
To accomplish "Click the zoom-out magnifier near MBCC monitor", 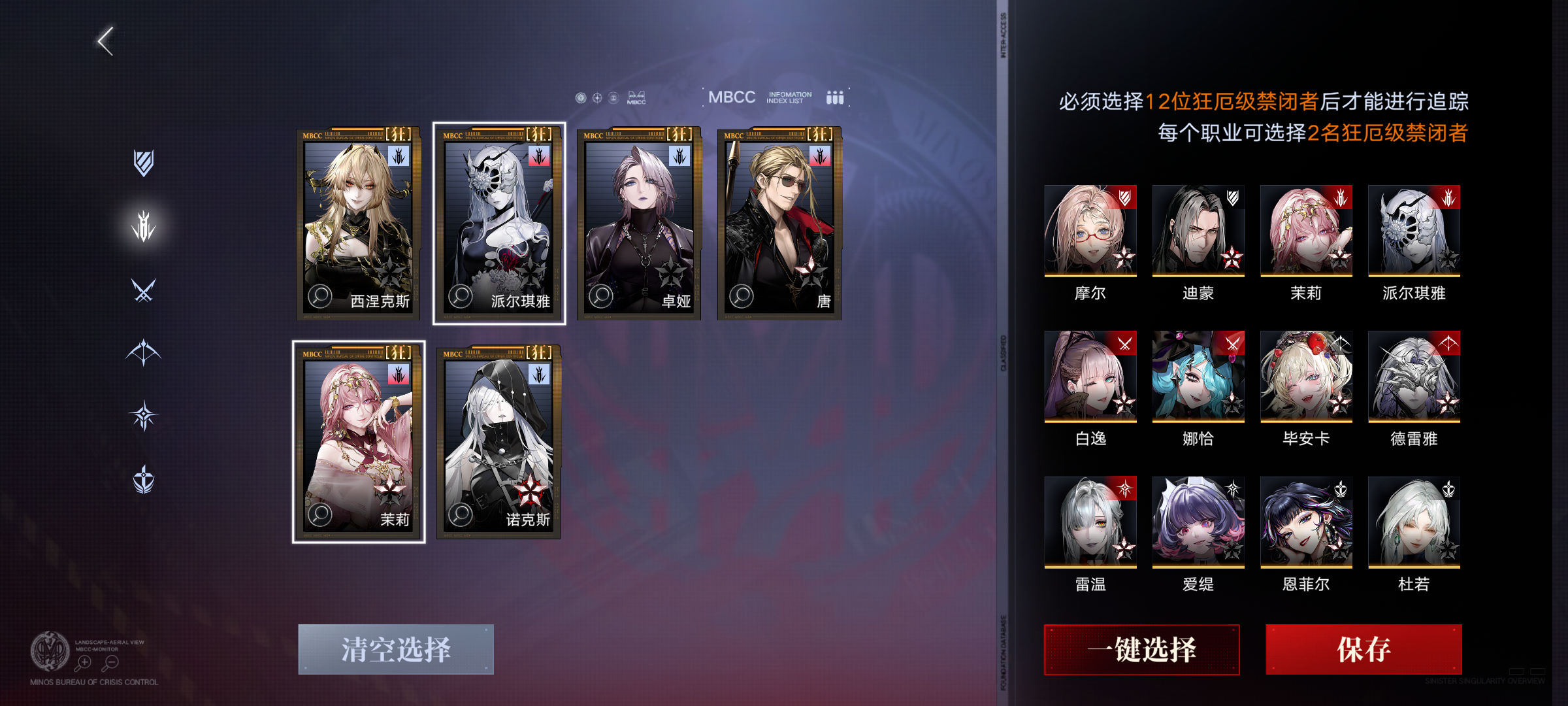I will pos(110,662).
